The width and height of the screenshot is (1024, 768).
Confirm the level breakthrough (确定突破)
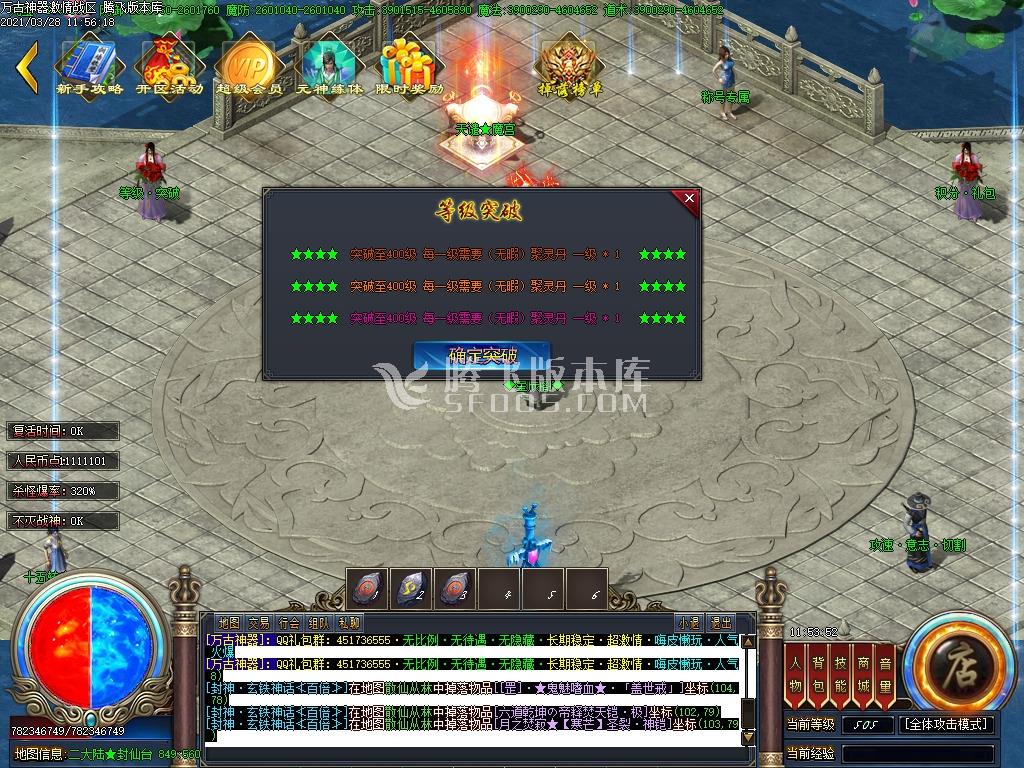[x=482, y=355]
